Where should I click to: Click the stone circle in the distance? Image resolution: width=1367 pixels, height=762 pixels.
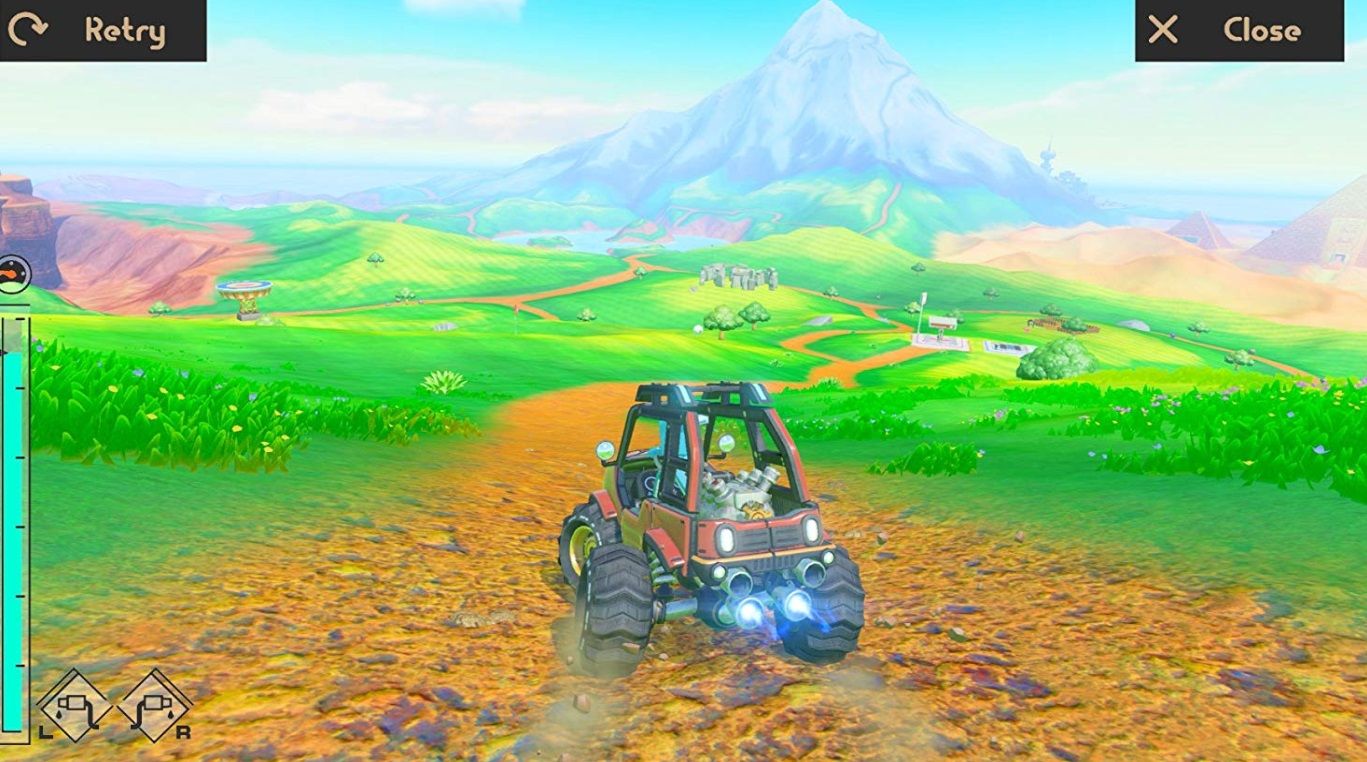click(x=736, y=278)
